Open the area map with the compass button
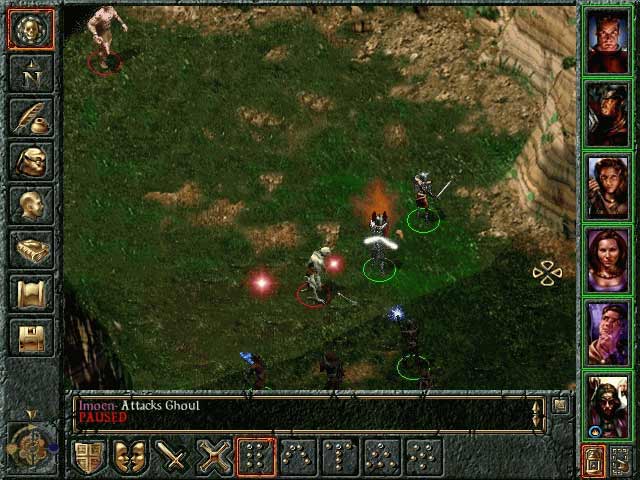The height and width of the screenshot is (480, 640). pos(31,74)
